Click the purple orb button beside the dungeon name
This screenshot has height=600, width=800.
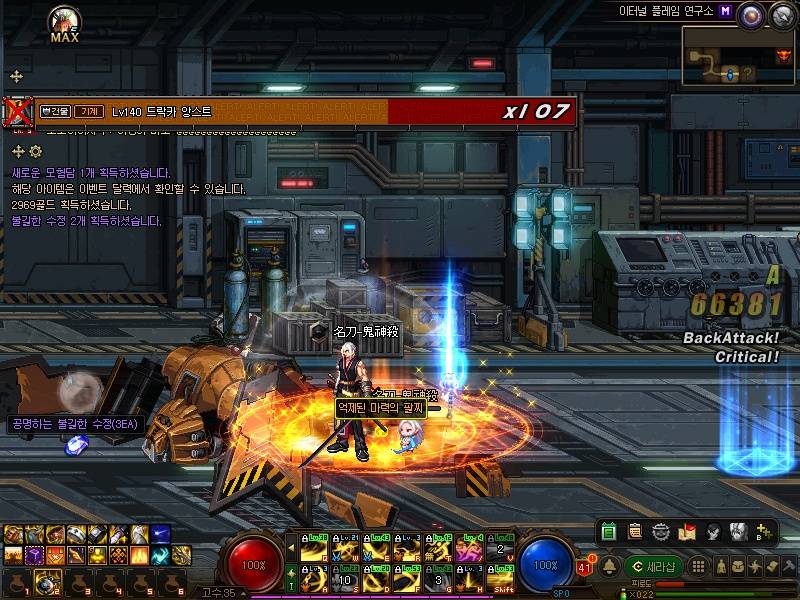click(x=751, y=13)
